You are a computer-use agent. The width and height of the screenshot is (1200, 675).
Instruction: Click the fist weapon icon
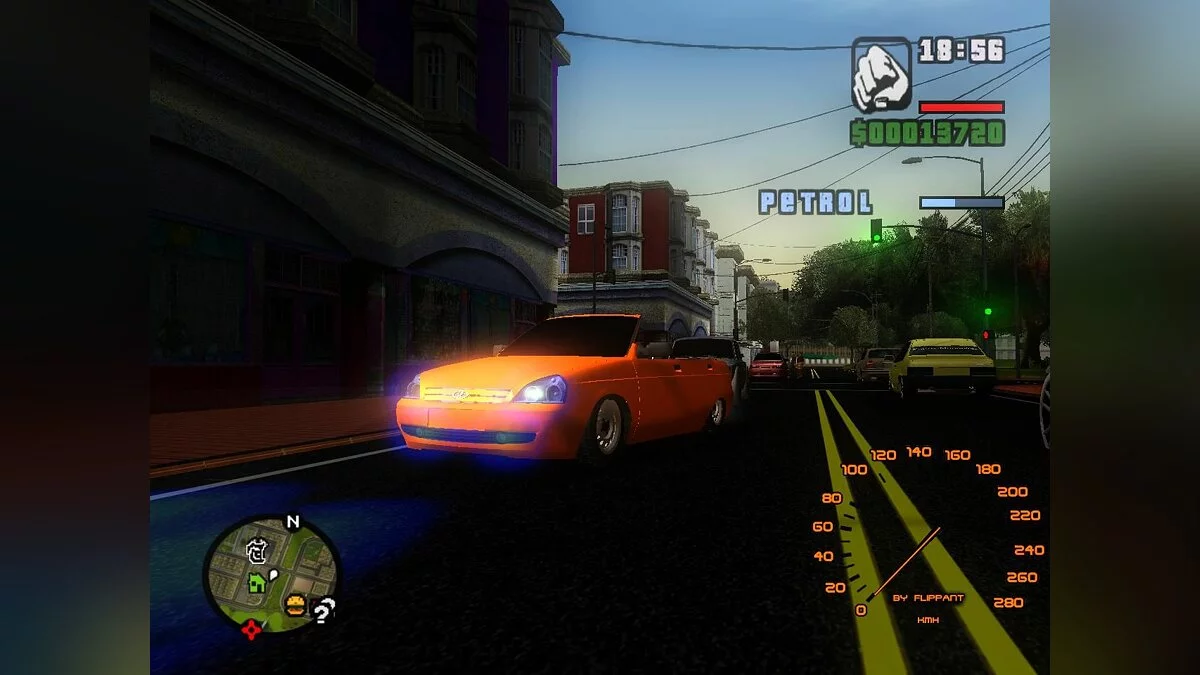click(881, 75)
